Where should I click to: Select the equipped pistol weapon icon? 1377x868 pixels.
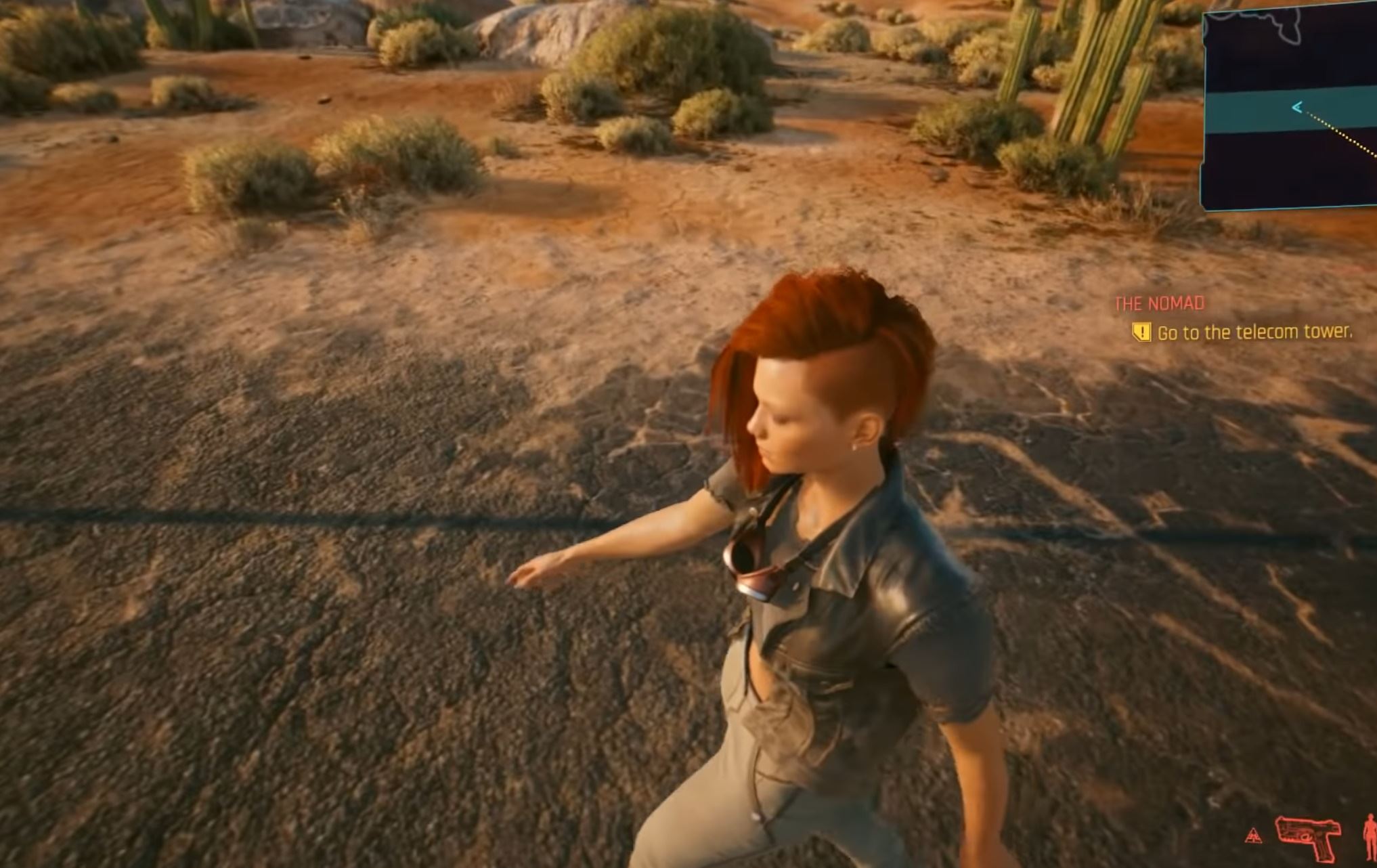click(x=1308, y=838)
